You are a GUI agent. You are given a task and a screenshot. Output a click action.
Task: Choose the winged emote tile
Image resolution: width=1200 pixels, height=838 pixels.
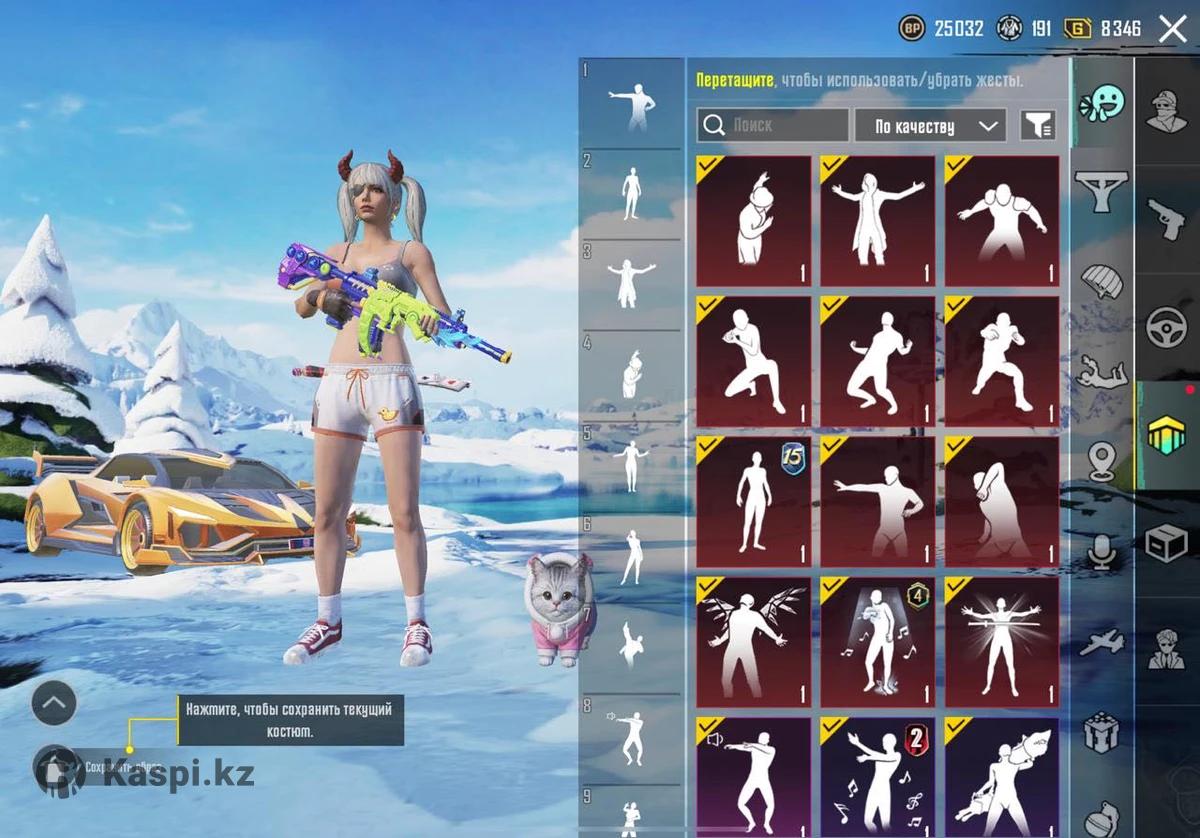click(x=753, y=642)
